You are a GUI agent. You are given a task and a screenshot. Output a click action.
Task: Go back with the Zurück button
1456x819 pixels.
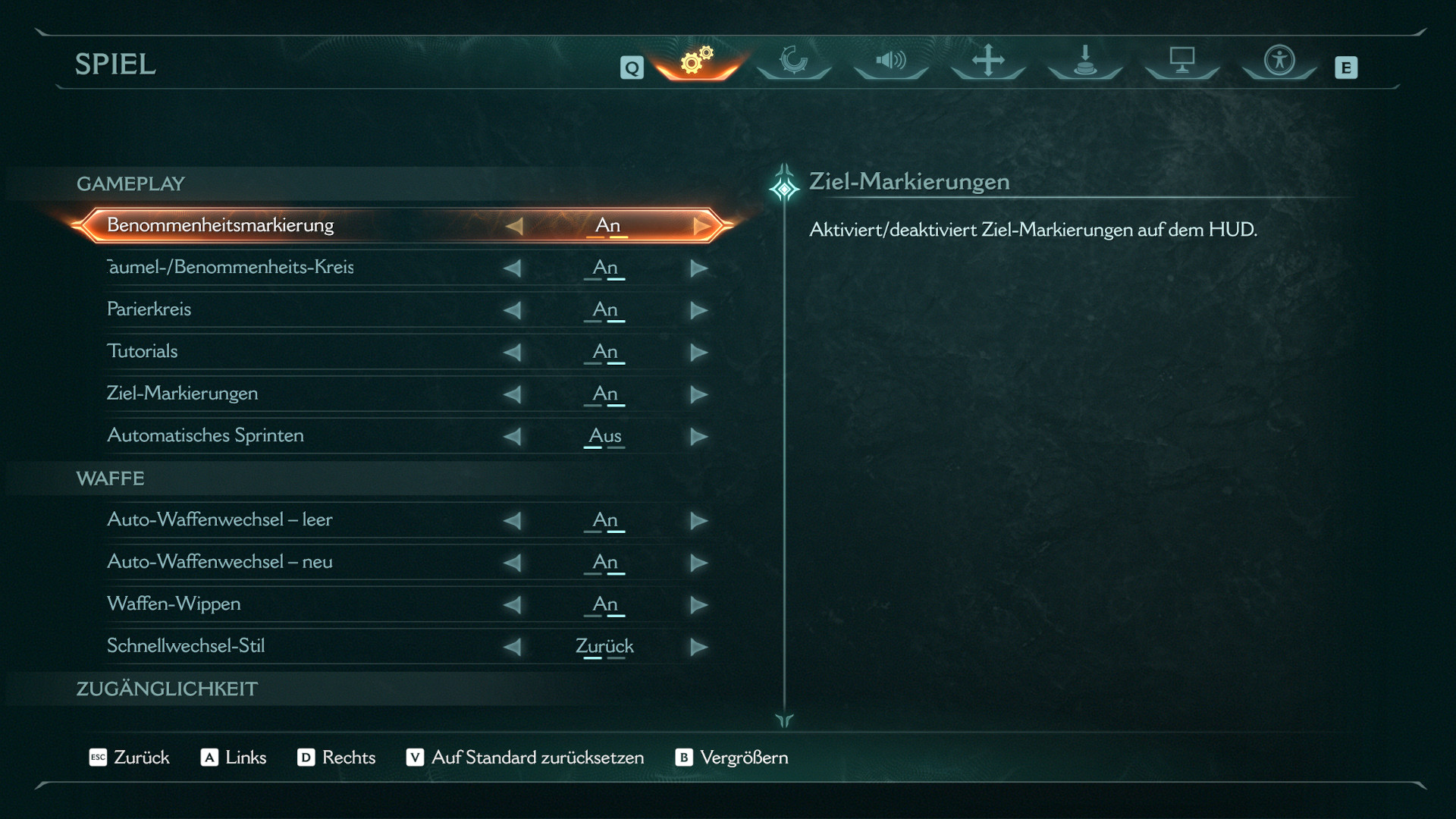(130, 758)
